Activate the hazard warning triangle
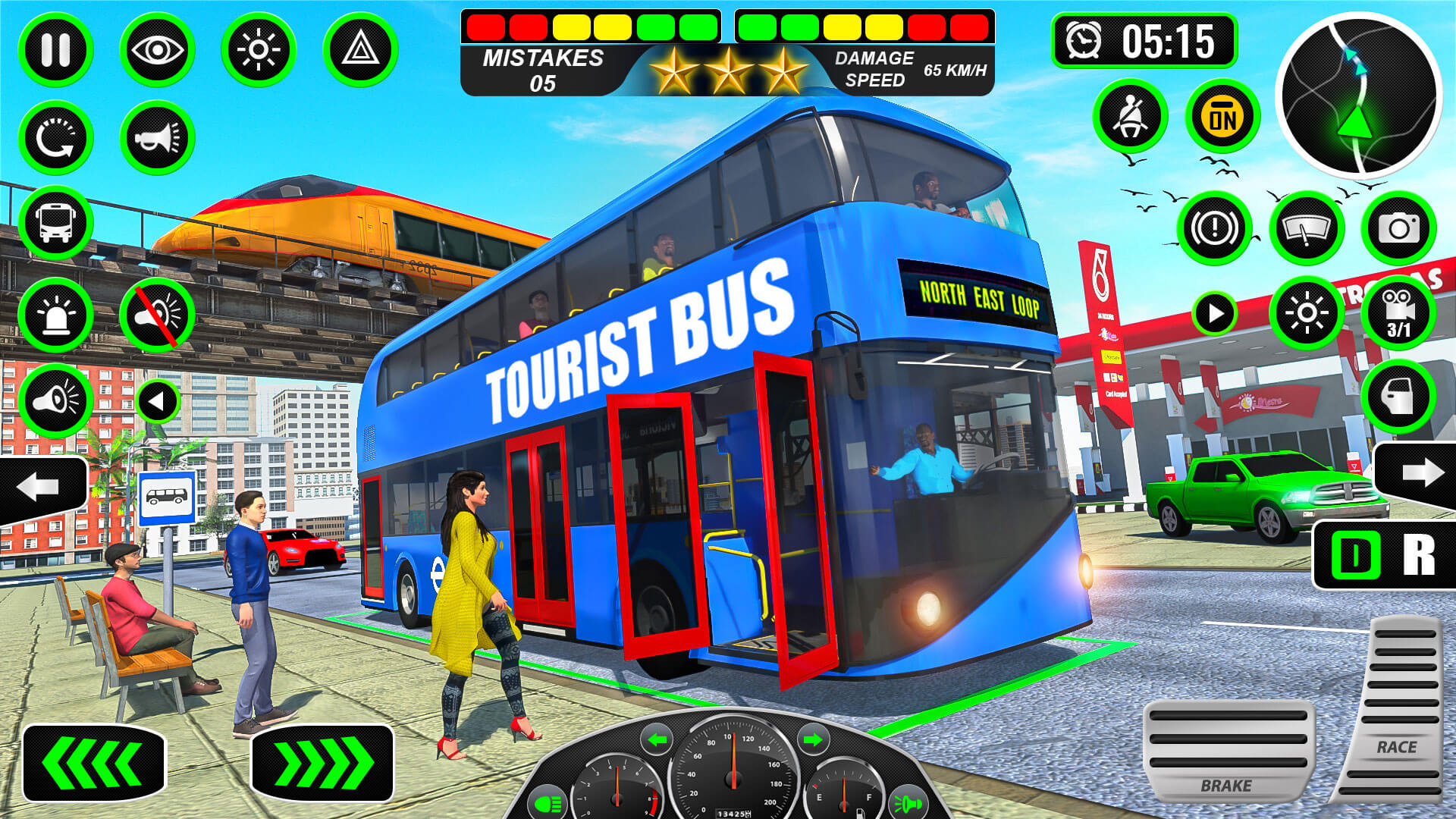 pos(362,49)
